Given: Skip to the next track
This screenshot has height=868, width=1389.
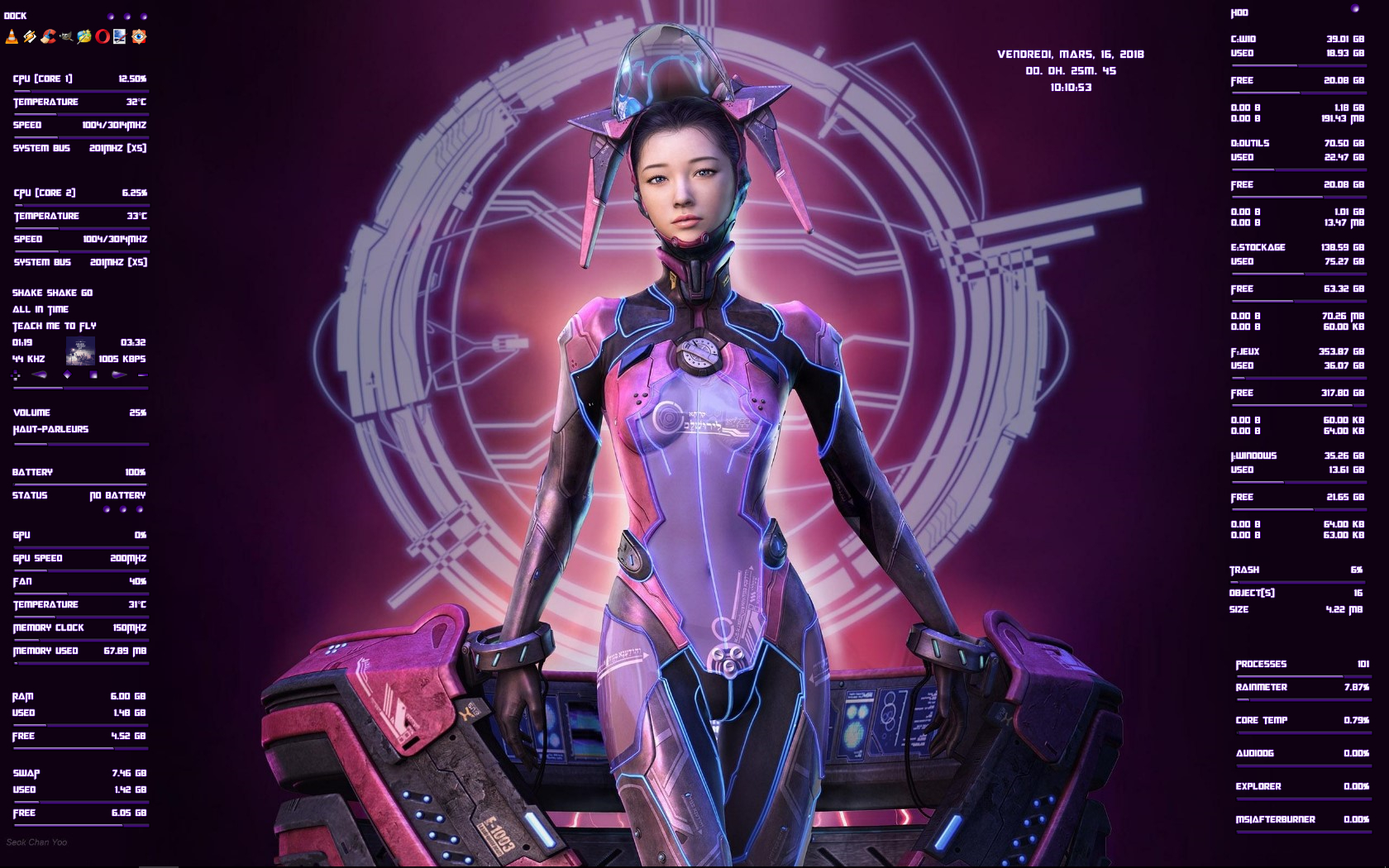Looking at the screenshot, I should point(119,374).
